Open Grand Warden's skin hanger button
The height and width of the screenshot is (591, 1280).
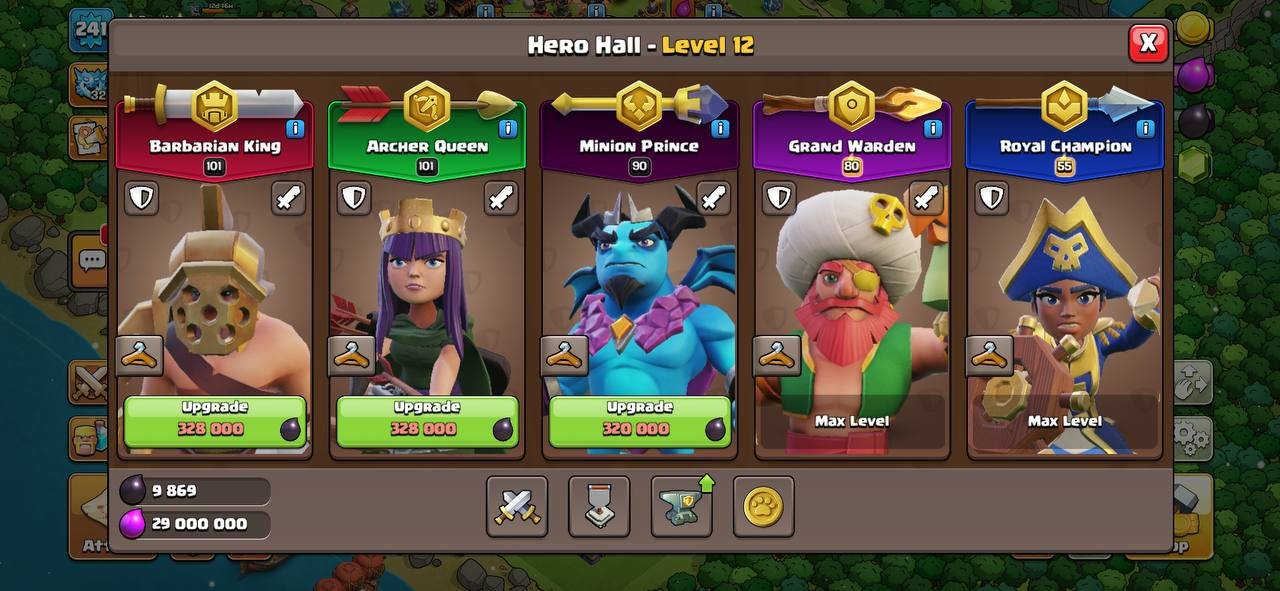pos(777,355)
